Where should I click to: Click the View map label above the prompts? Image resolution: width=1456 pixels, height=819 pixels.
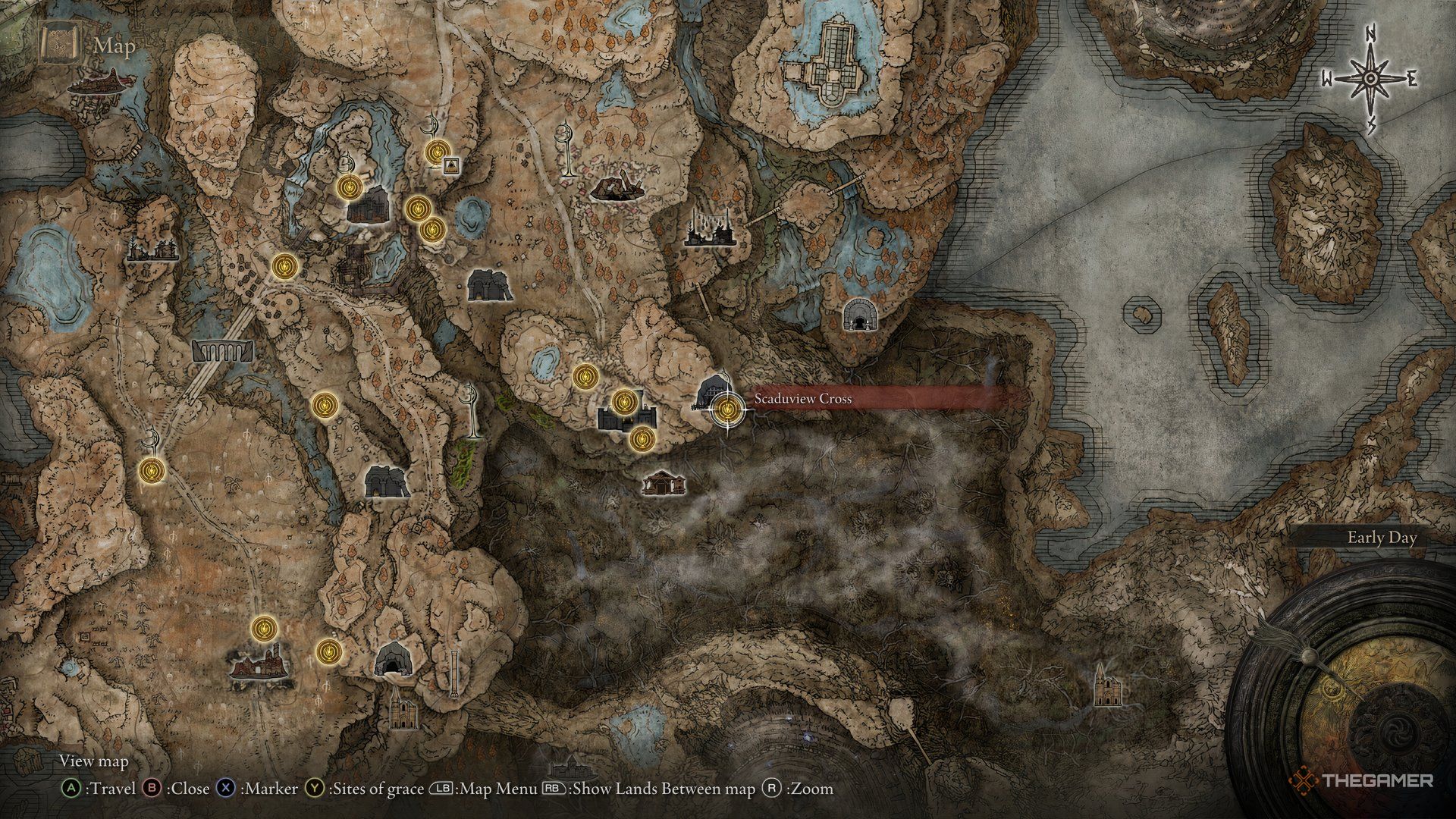coord(93,761)
